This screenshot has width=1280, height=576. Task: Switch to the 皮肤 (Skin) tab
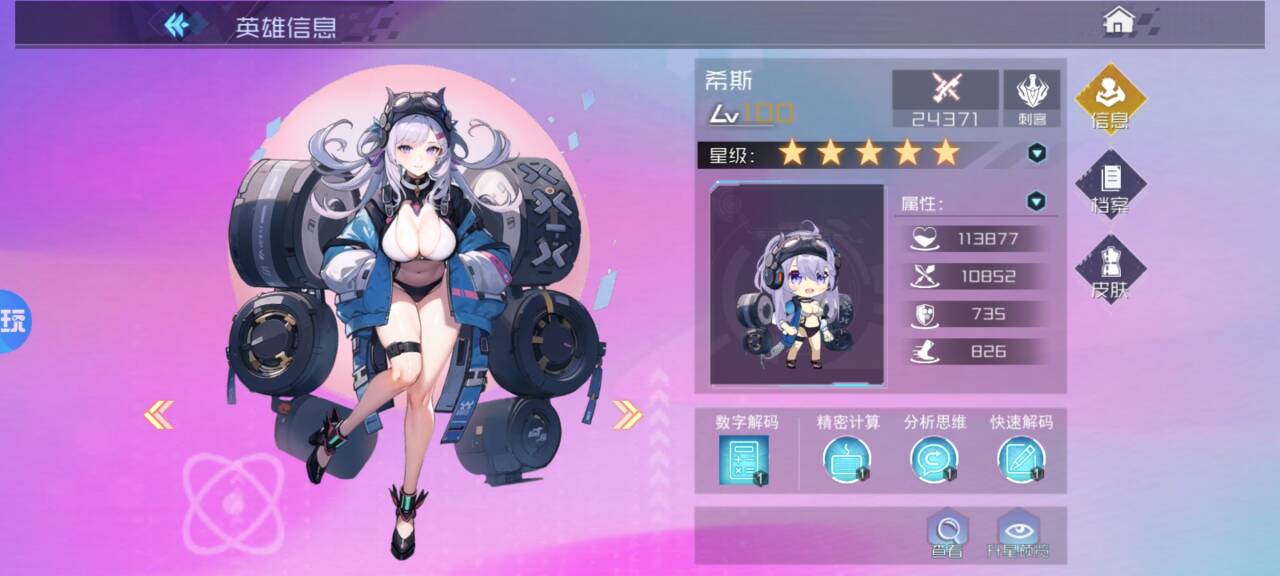coord(1110,270)
